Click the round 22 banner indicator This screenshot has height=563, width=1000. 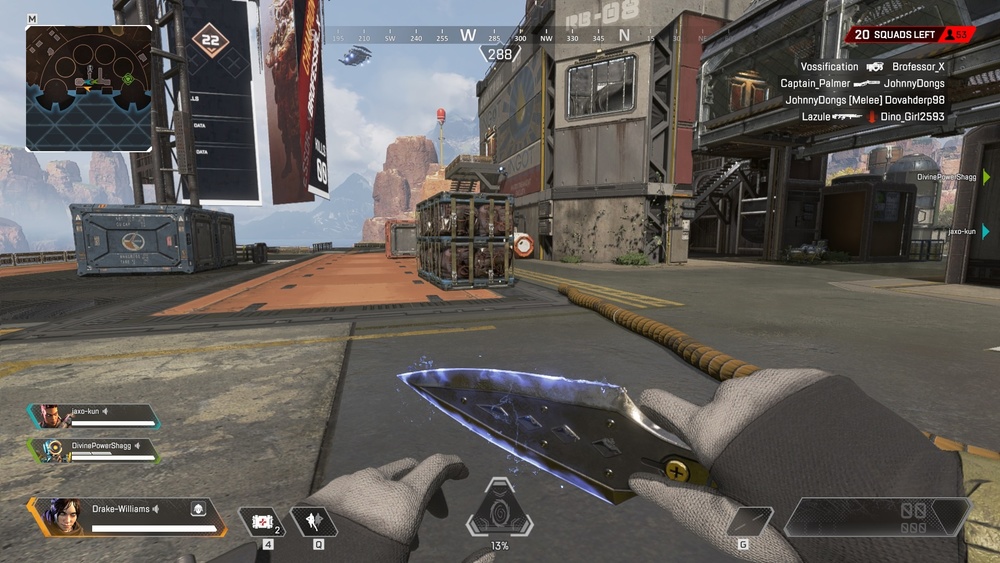[x=210, y=41]
